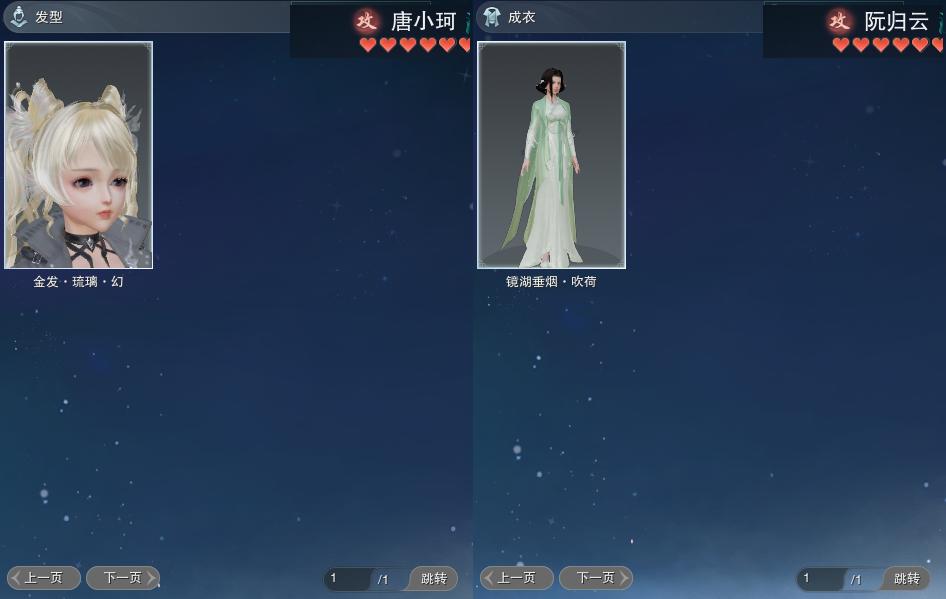
Task: Go to 下一页 in the 成衣 panel
Action: (x=595, y=578)
